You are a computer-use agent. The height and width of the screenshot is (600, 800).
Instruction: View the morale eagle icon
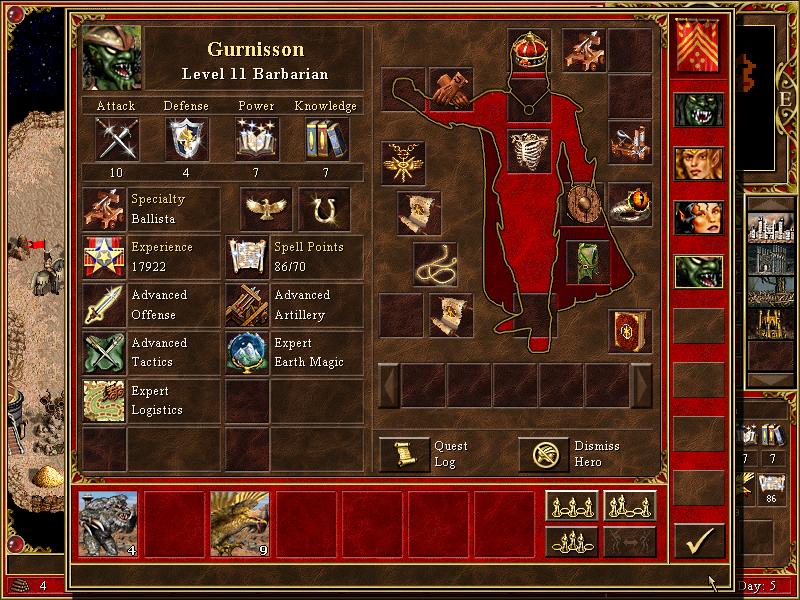[266, 208]
